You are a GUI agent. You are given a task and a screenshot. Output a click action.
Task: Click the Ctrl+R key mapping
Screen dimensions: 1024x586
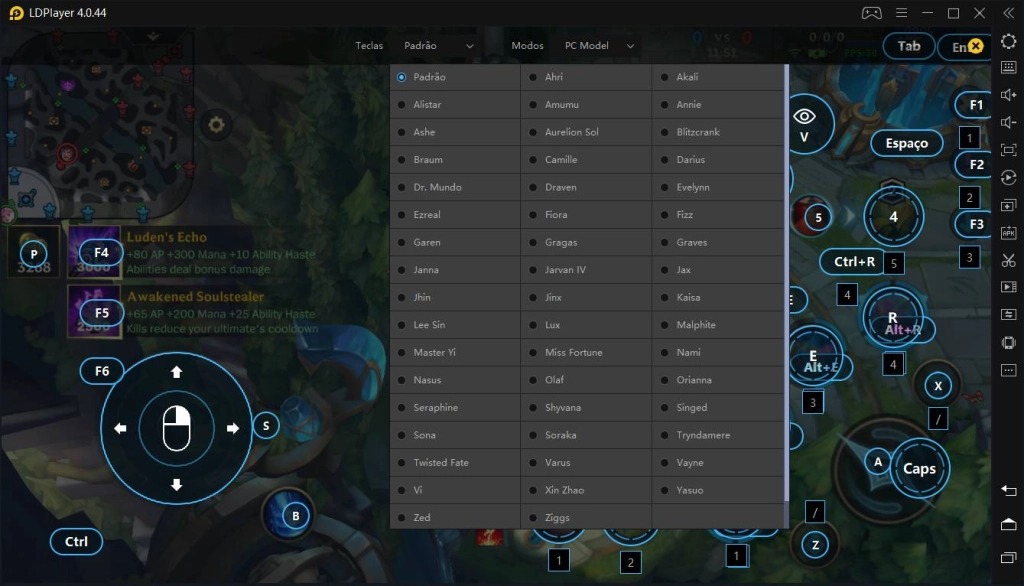[x=854, y=262]
